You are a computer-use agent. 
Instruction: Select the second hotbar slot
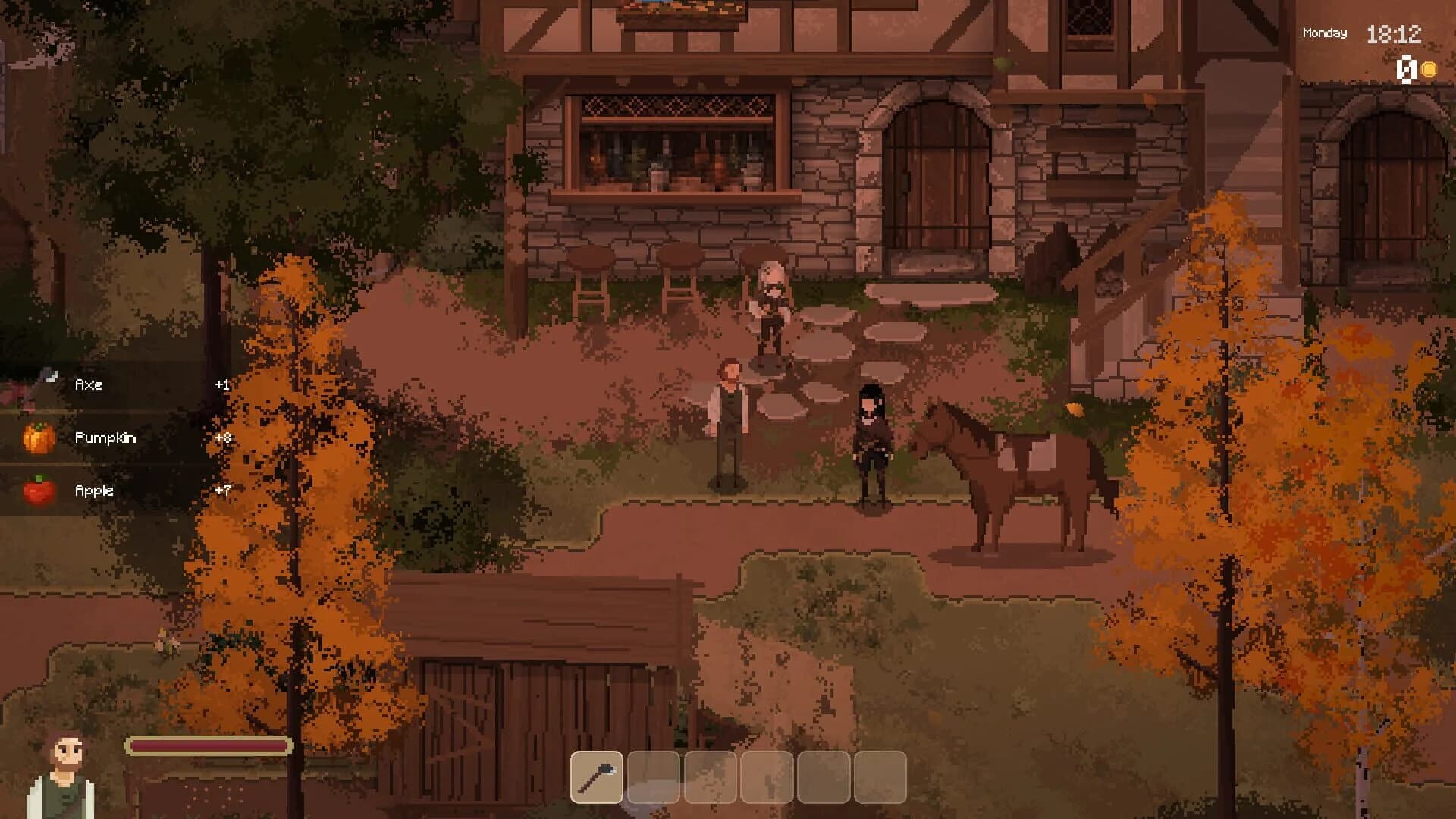click(x=653, y=775)
